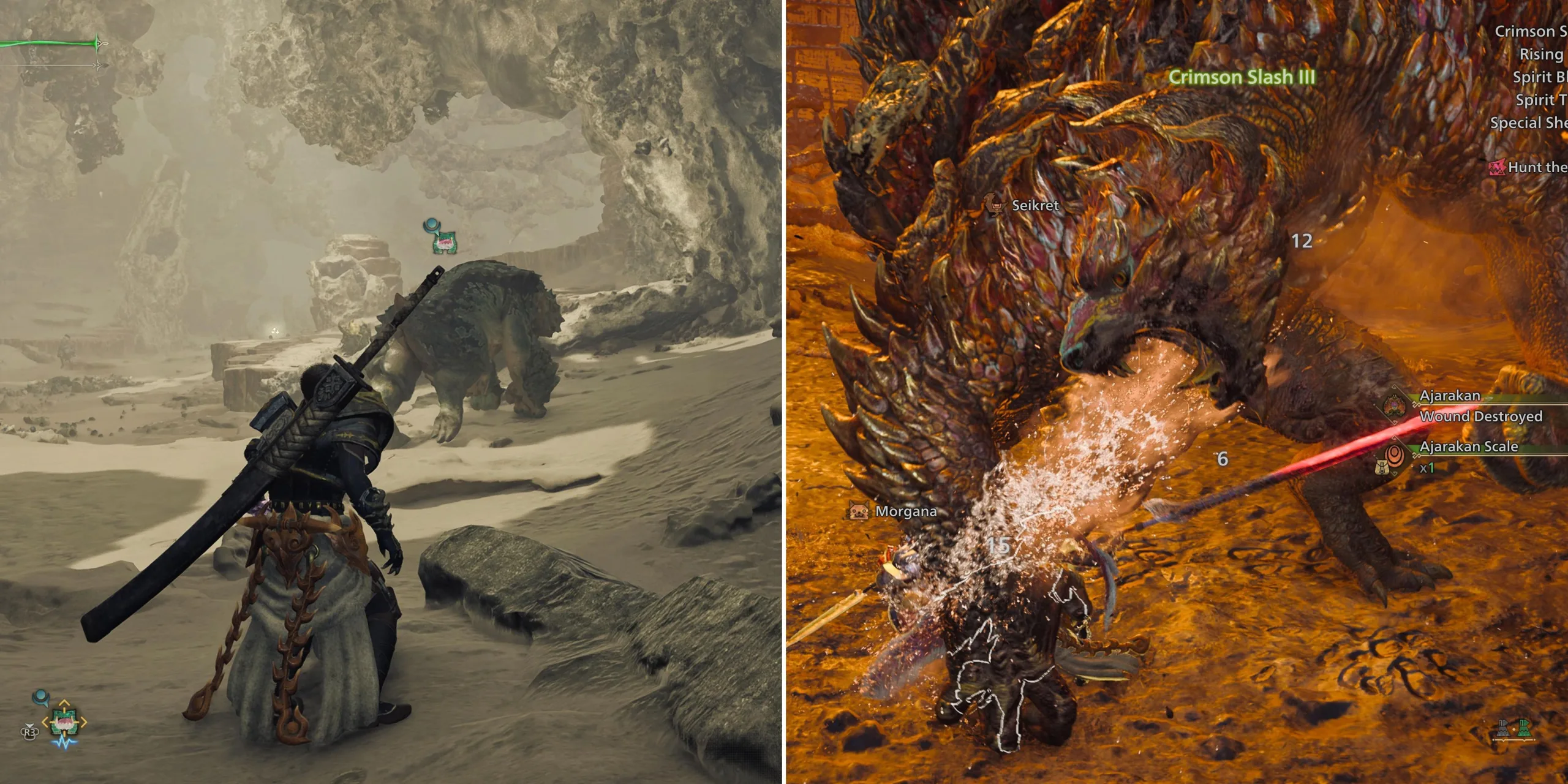Click the green sharpness gauge icon bottom right

pyautogui.click(x=1525, y=729)
